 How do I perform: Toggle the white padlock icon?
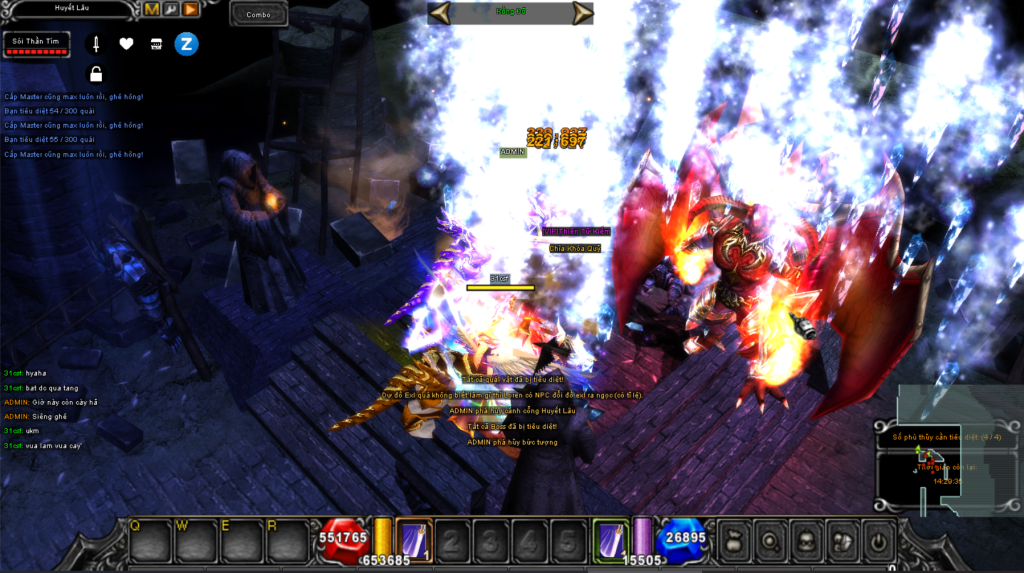click(x=96, y=73)
